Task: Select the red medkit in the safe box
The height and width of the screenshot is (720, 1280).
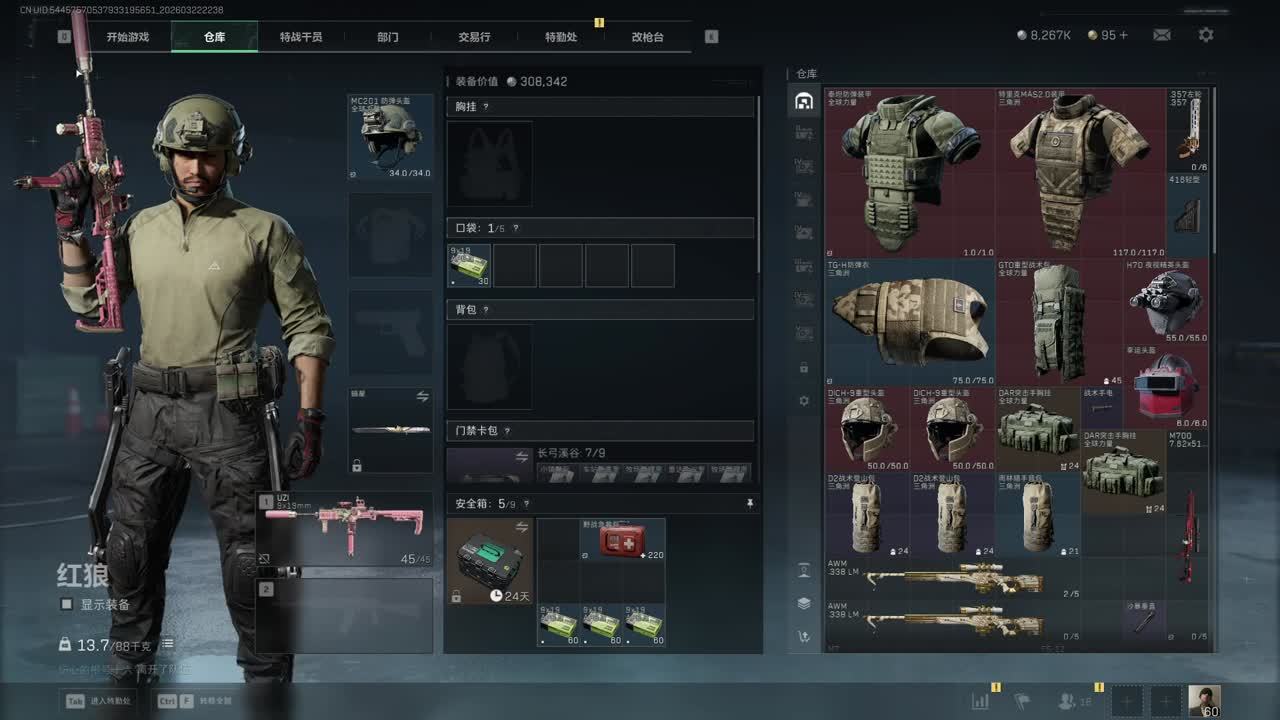Action: tap(621, 541)
